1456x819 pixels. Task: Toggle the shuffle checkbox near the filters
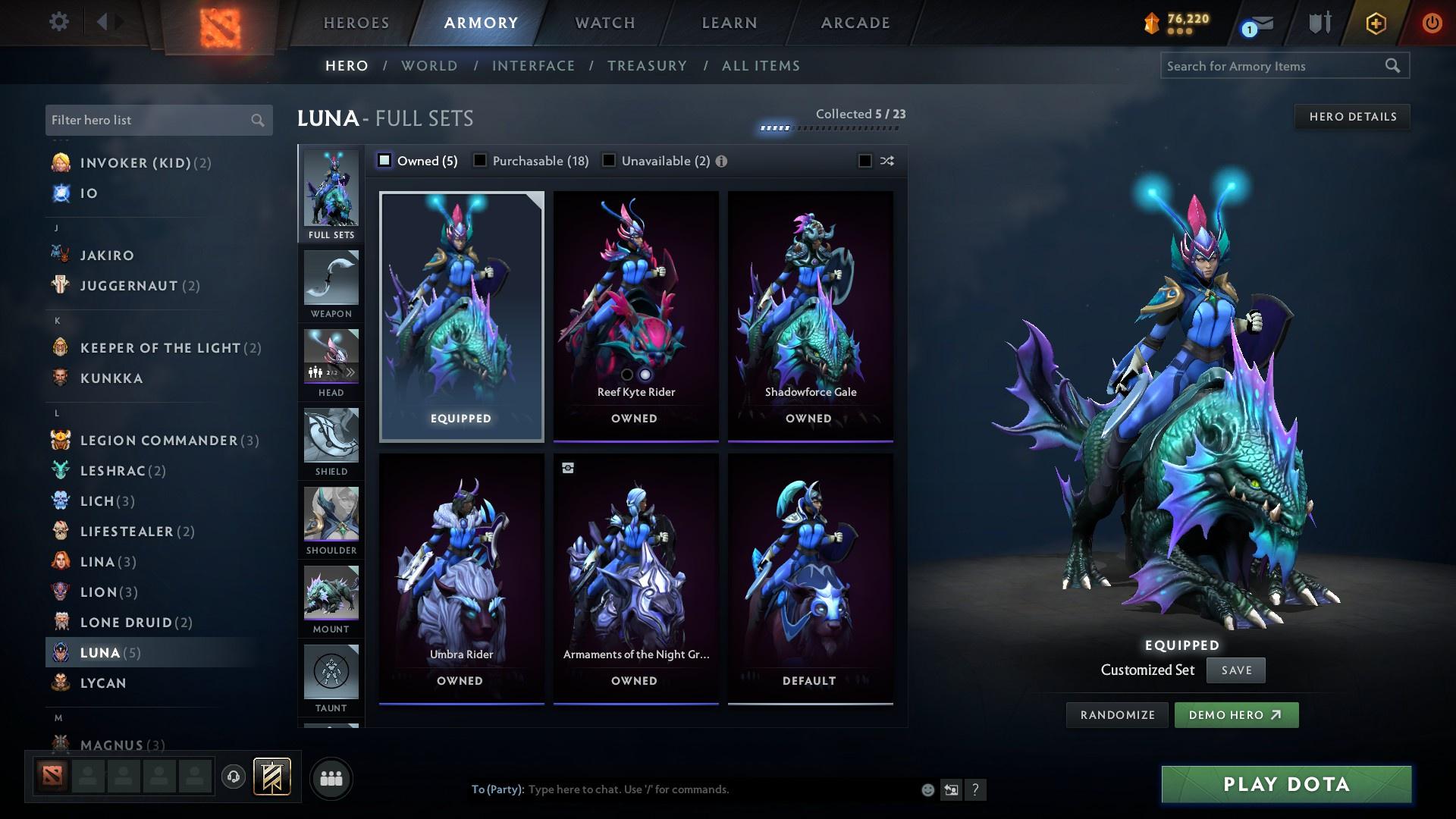pos(863,161)
